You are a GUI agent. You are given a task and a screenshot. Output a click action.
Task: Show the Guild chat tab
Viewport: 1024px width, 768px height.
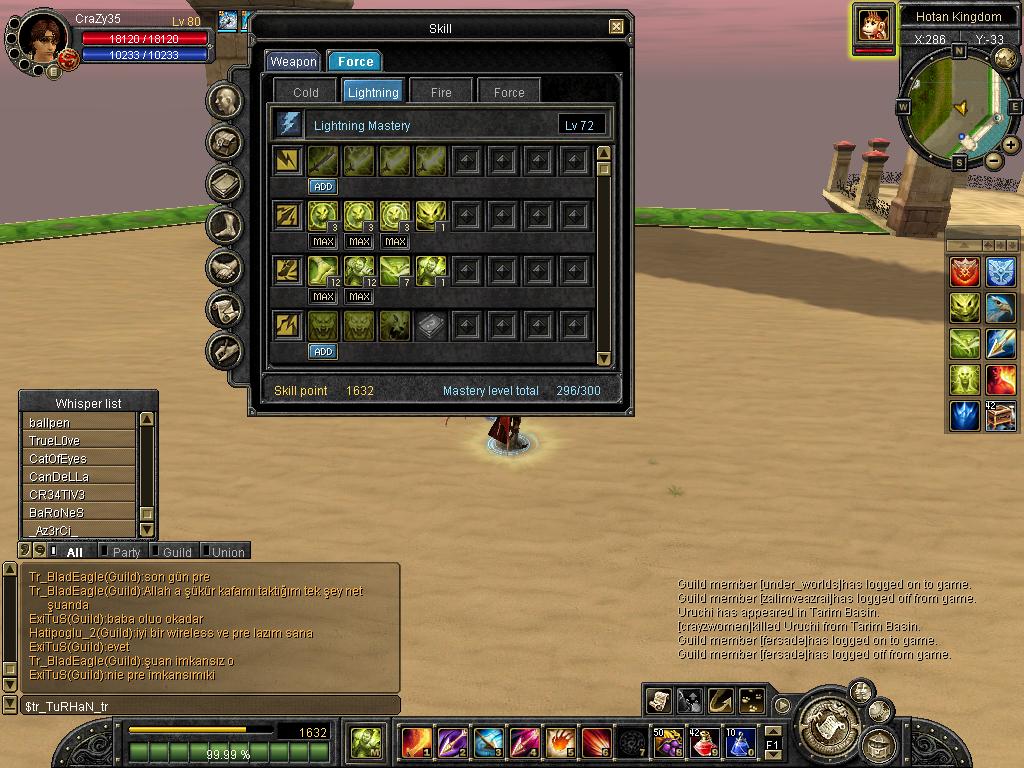click(x=177, y=552)
